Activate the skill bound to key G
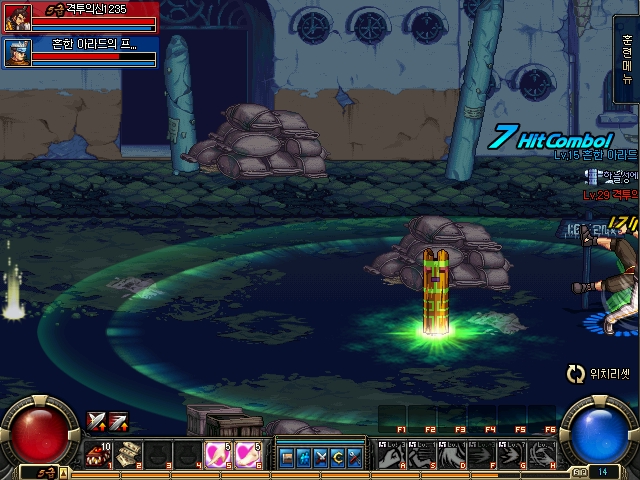 [509, 456]
